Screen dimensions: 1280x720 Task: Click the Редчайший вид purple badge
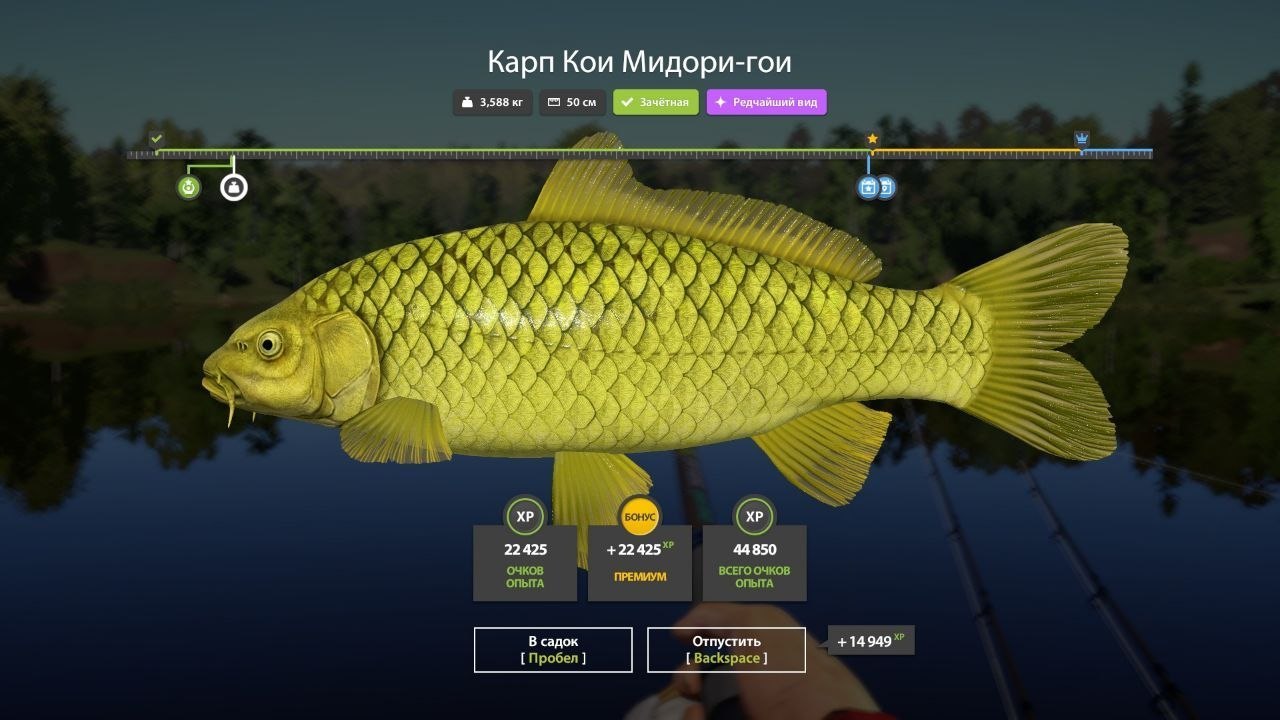tap(766, 101)
